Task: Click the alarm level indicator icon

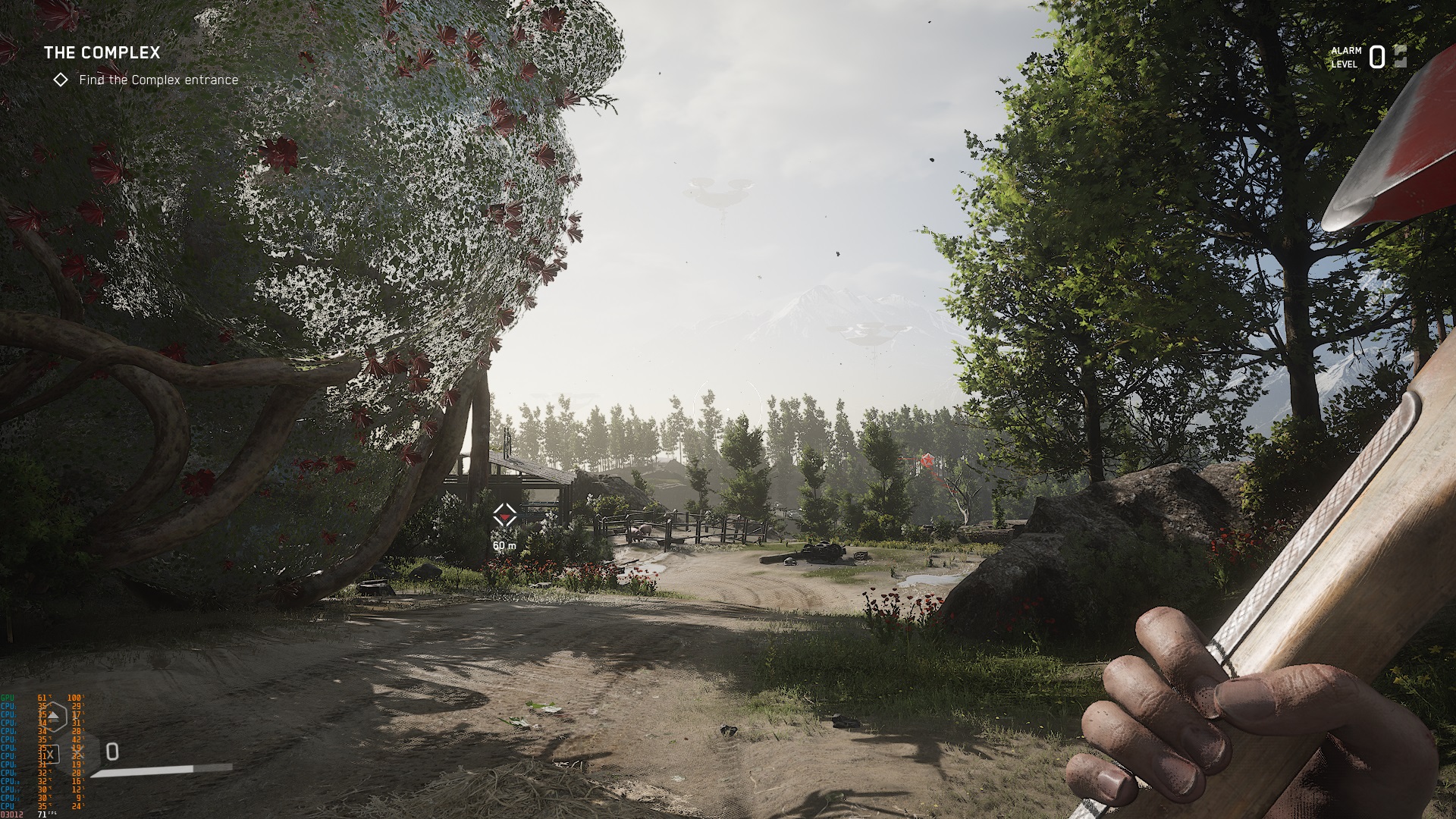Action: point(1399,57)
